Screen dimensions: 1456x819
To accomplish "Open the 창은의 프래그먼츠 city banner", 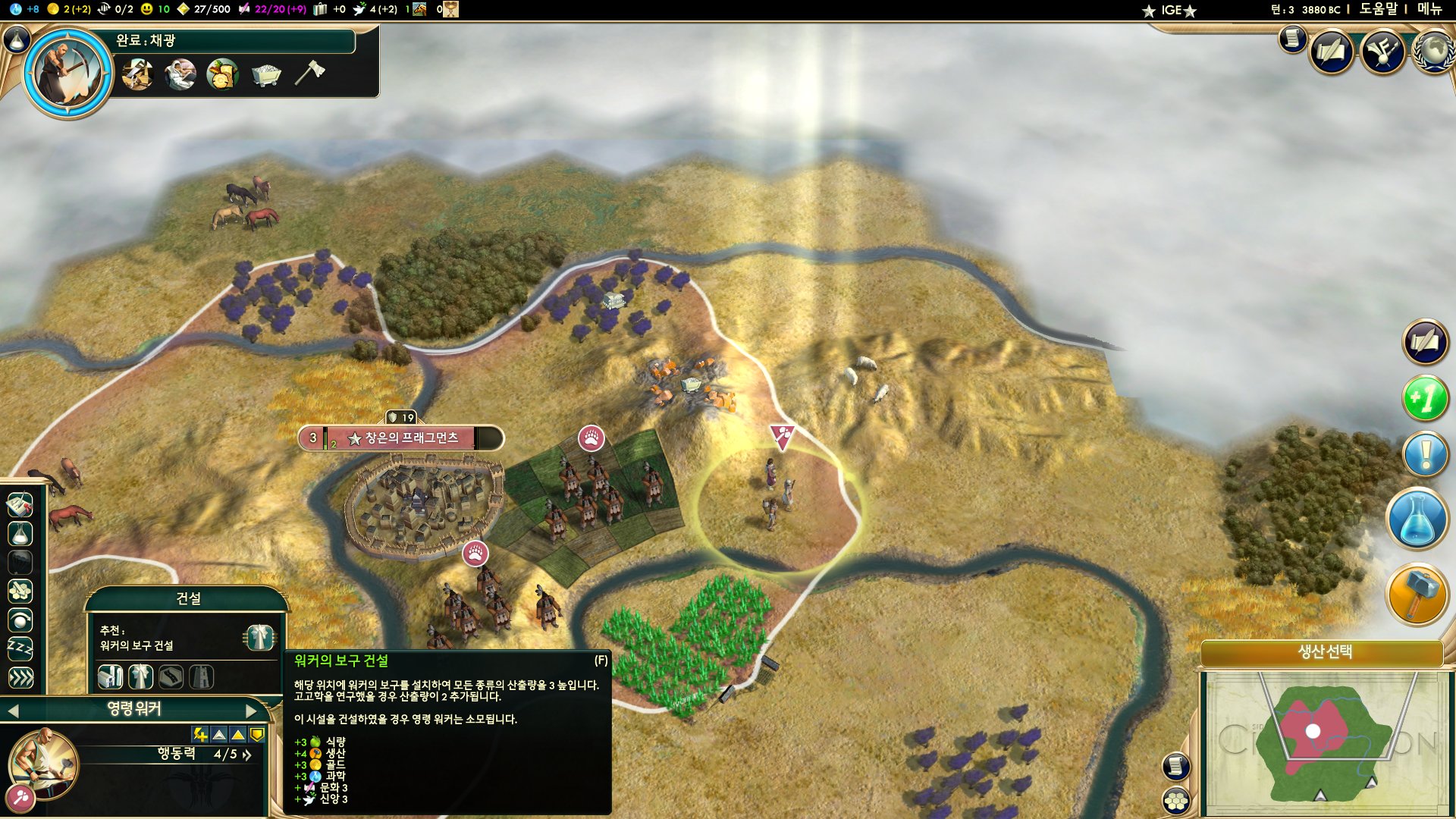I will pyautogui.click(x=402, y=438).
